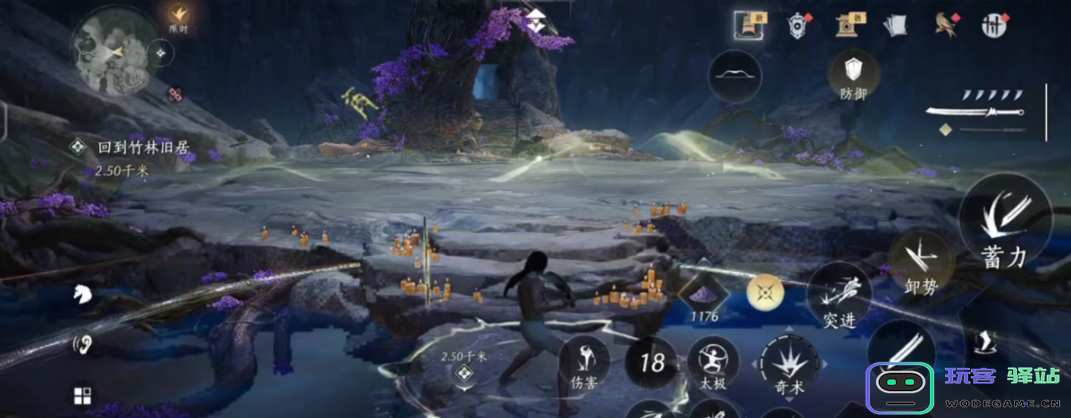The width and height of the screenshot is (1071, 418).
Task: Use the bow weapon button
Action: pos(734,77)
